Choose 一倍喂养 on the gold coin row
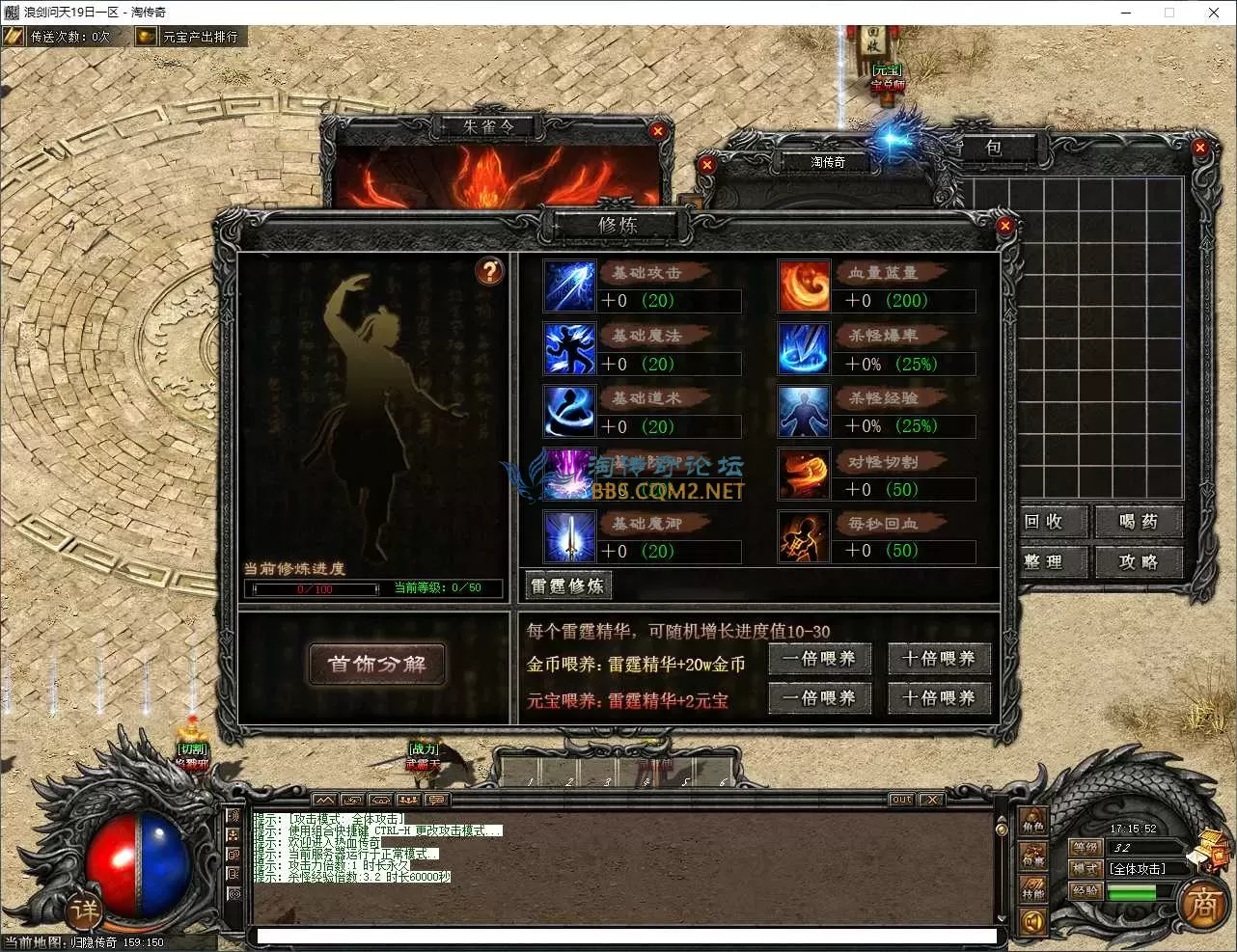Viewport: 1237px width, 952px height. coord(819,659)
